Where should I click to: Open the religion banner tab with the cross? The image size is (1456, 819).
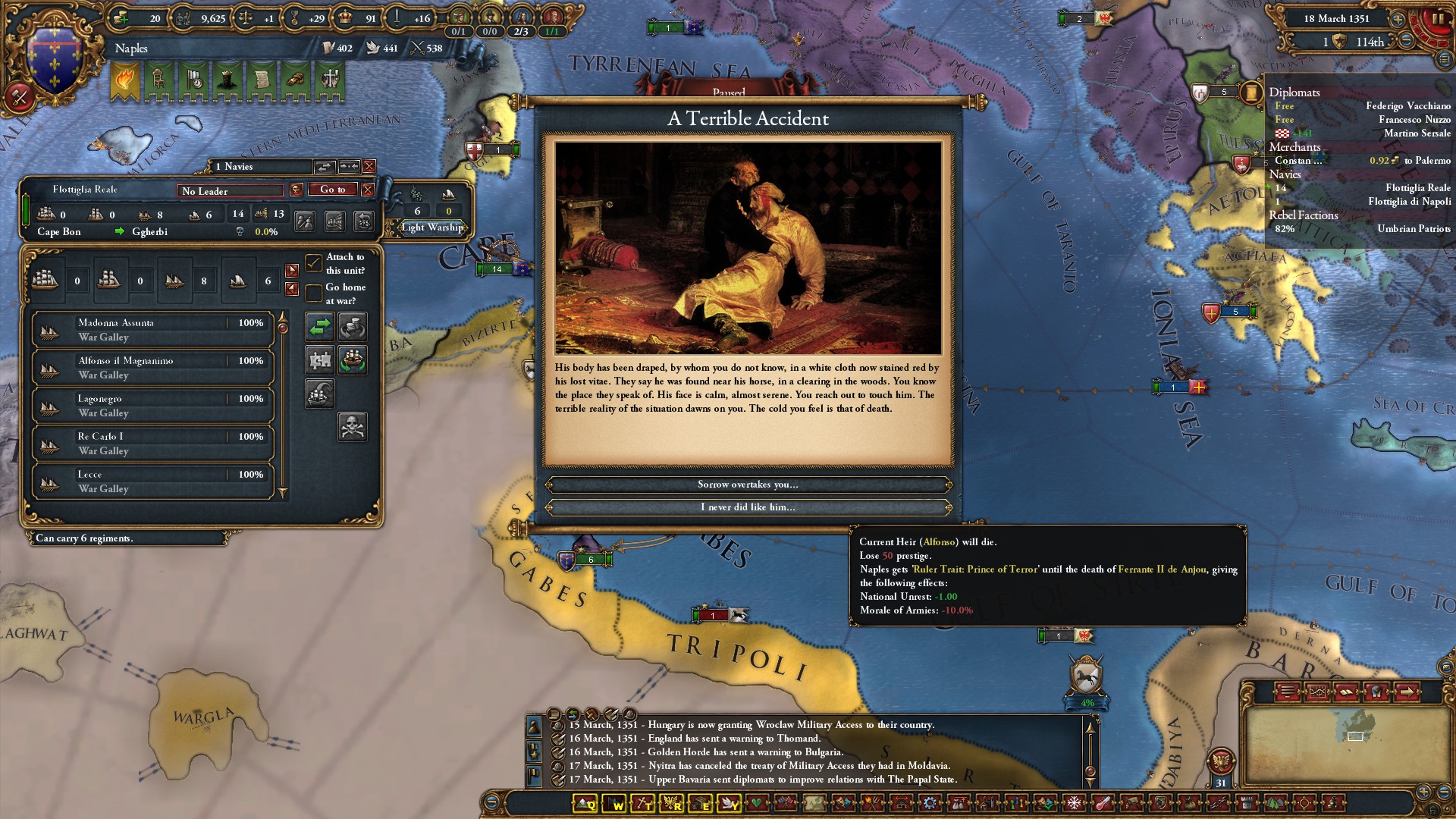click(328, 79)
